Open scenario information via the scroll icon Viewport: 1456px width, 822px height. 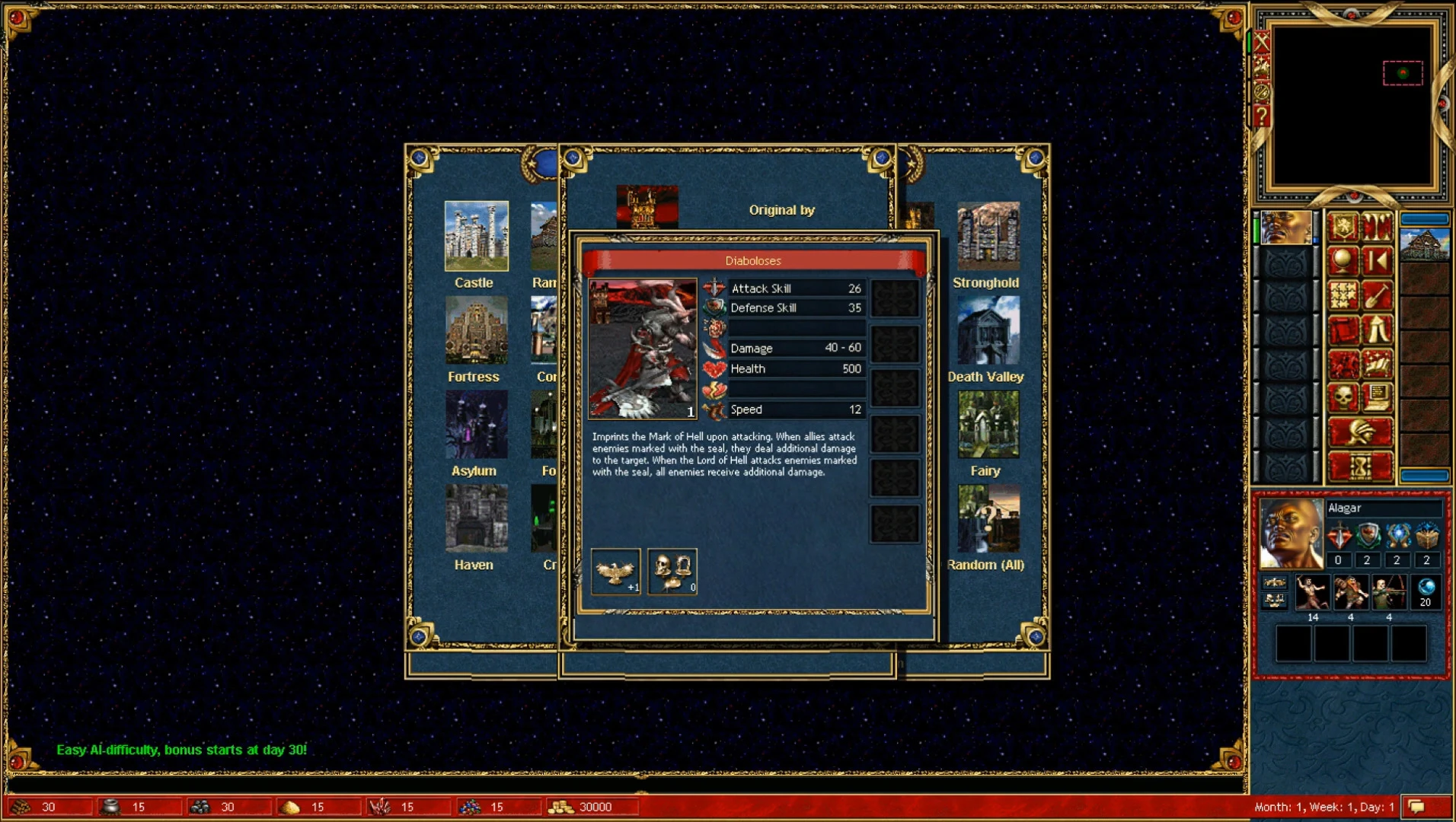click(x=1344, y=327)
